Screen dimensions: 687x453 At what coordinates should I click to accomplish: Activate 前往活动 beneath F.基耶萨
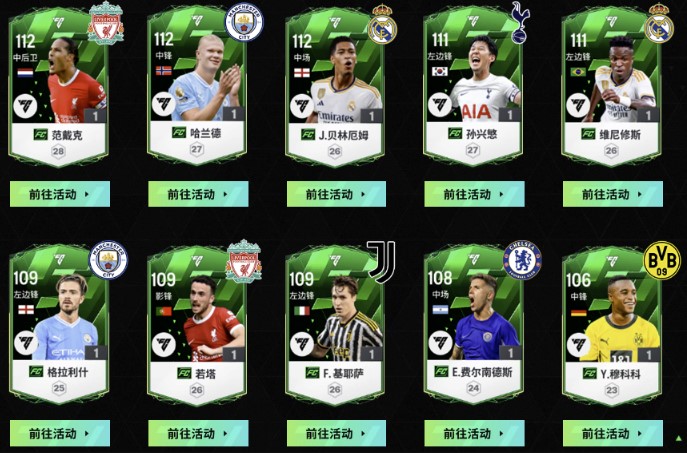336,433
